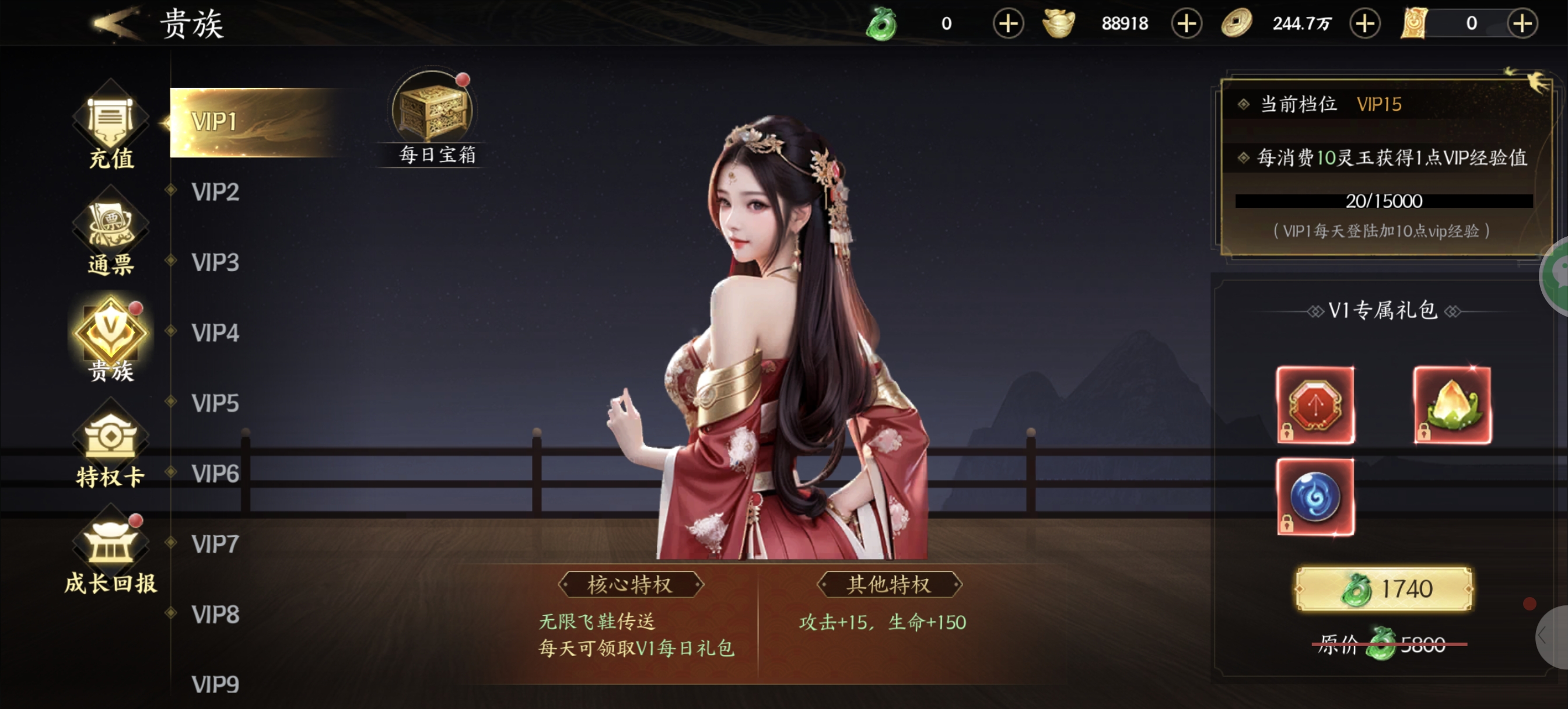Inspect the red octagon arrow gift item
This screenshot has width=1568, height=709.
tap(1315, 405)
